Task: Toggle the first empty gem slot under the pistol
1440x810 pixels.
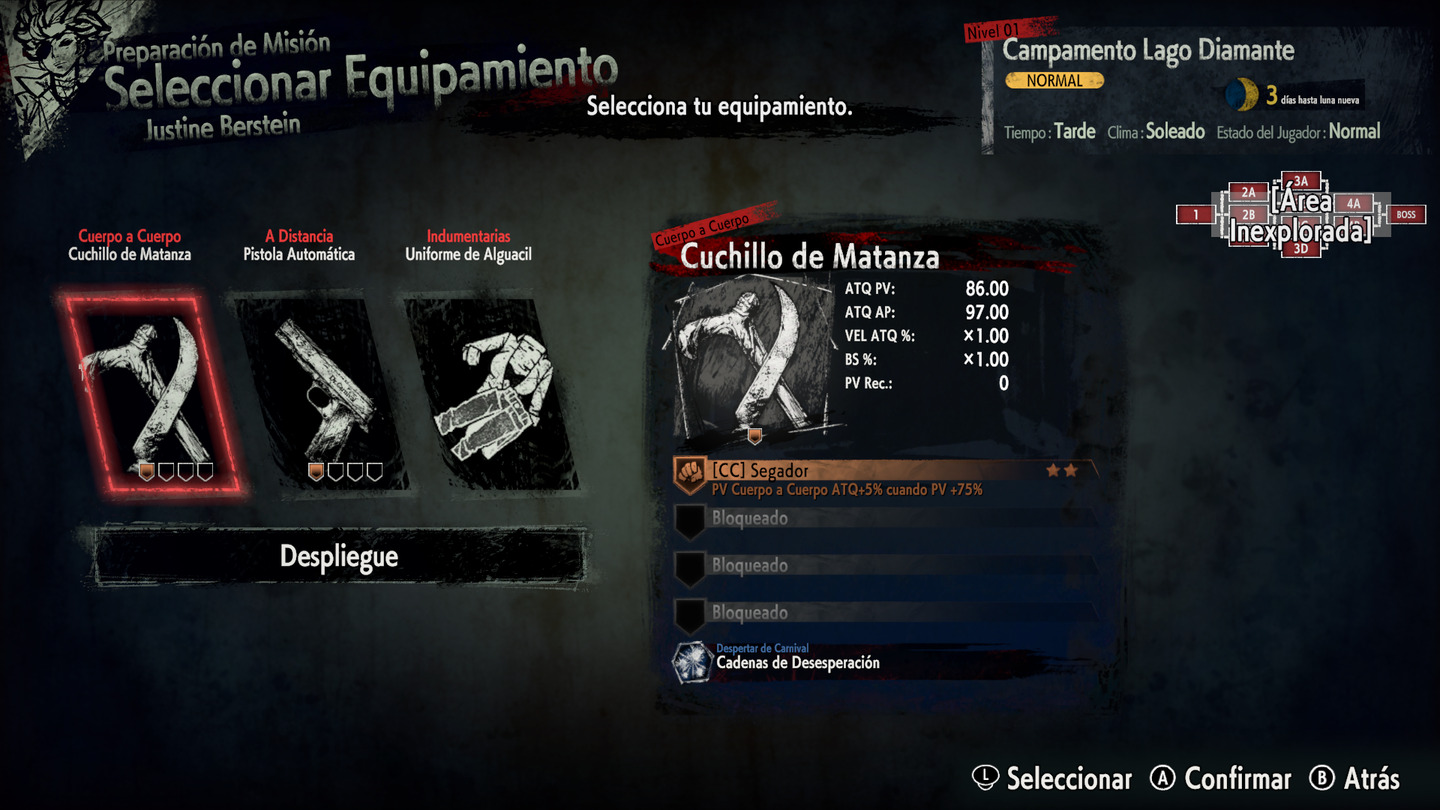Action: [335, 472]
